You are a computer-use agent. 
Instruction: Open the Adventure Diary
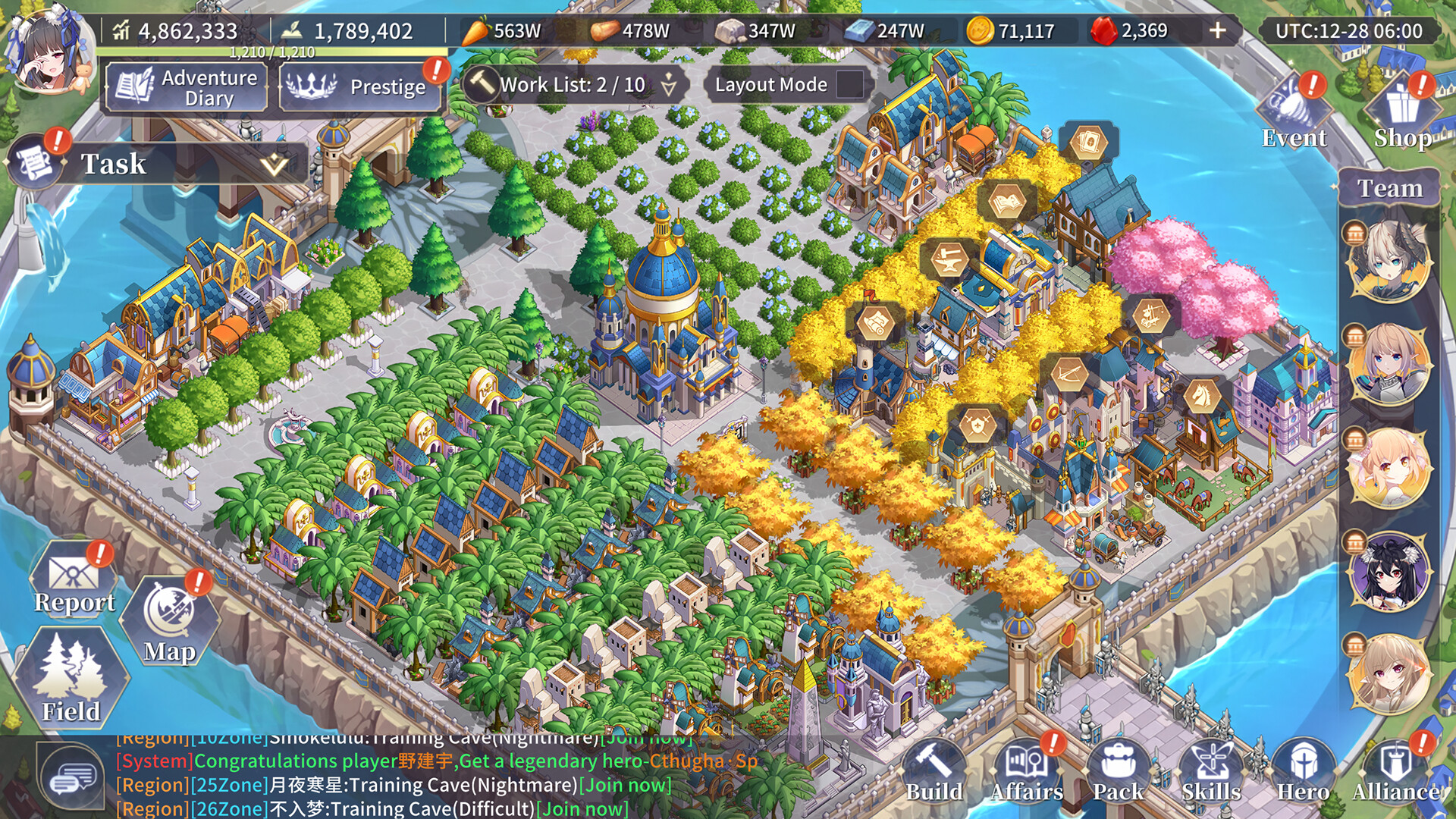pyautogui.click(x=186, y=86)
